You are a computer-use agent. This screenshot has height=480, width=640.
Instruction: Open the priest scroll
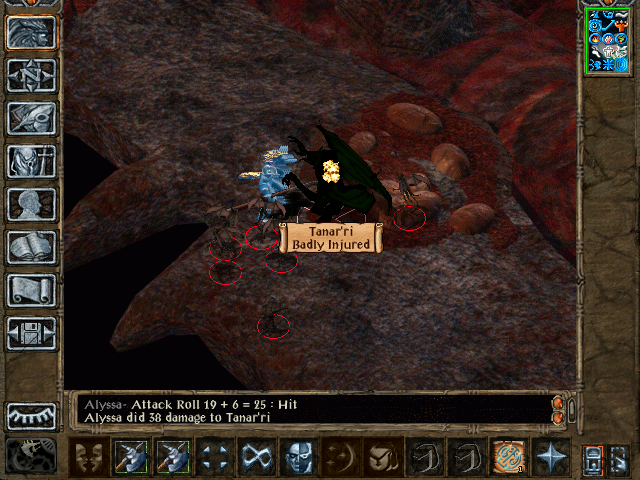click(x=31, y=290)
